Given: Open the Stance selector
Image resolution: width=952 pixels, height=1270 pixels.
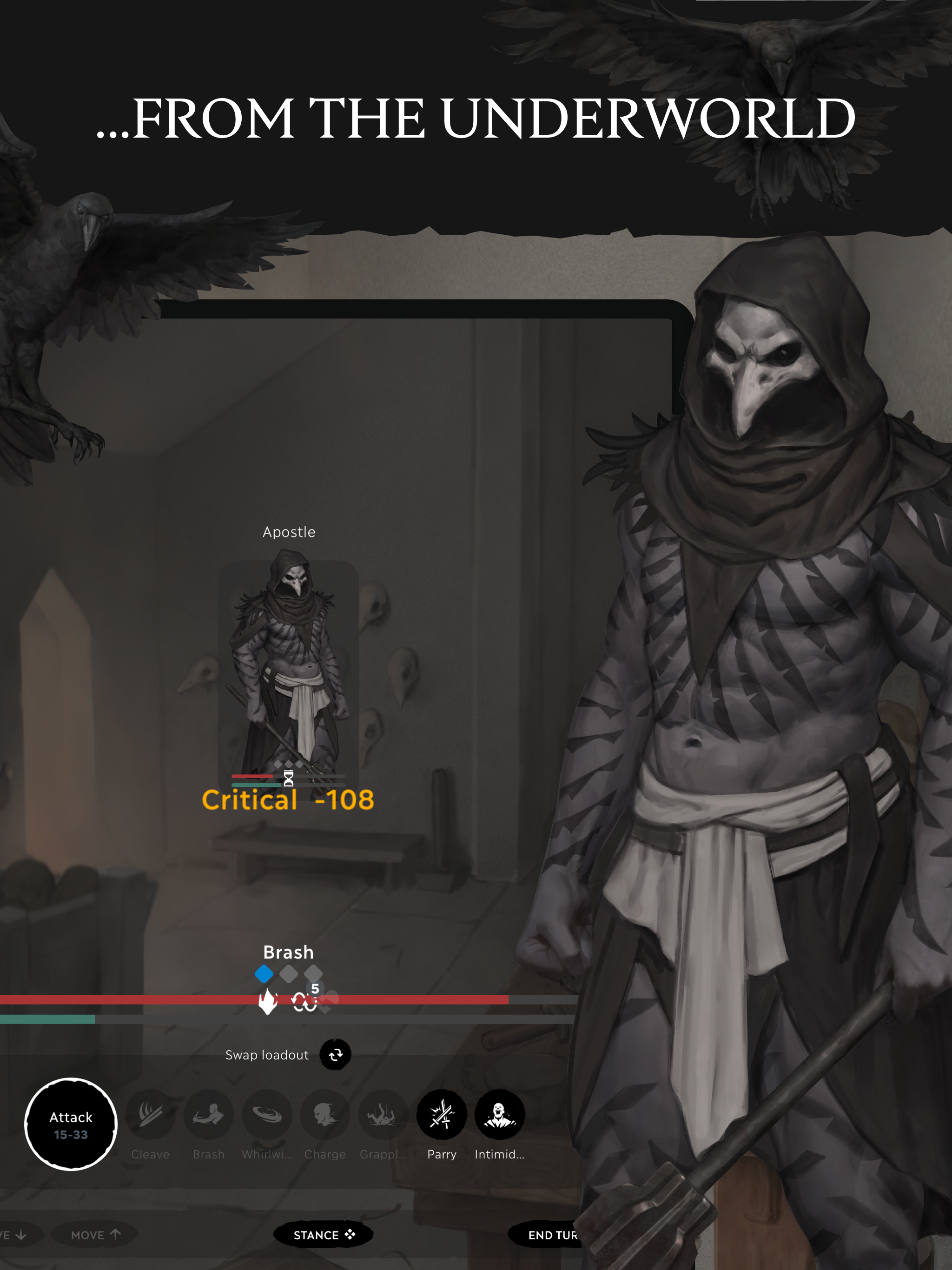Looking at the screenshot, I should (324, 1235).
